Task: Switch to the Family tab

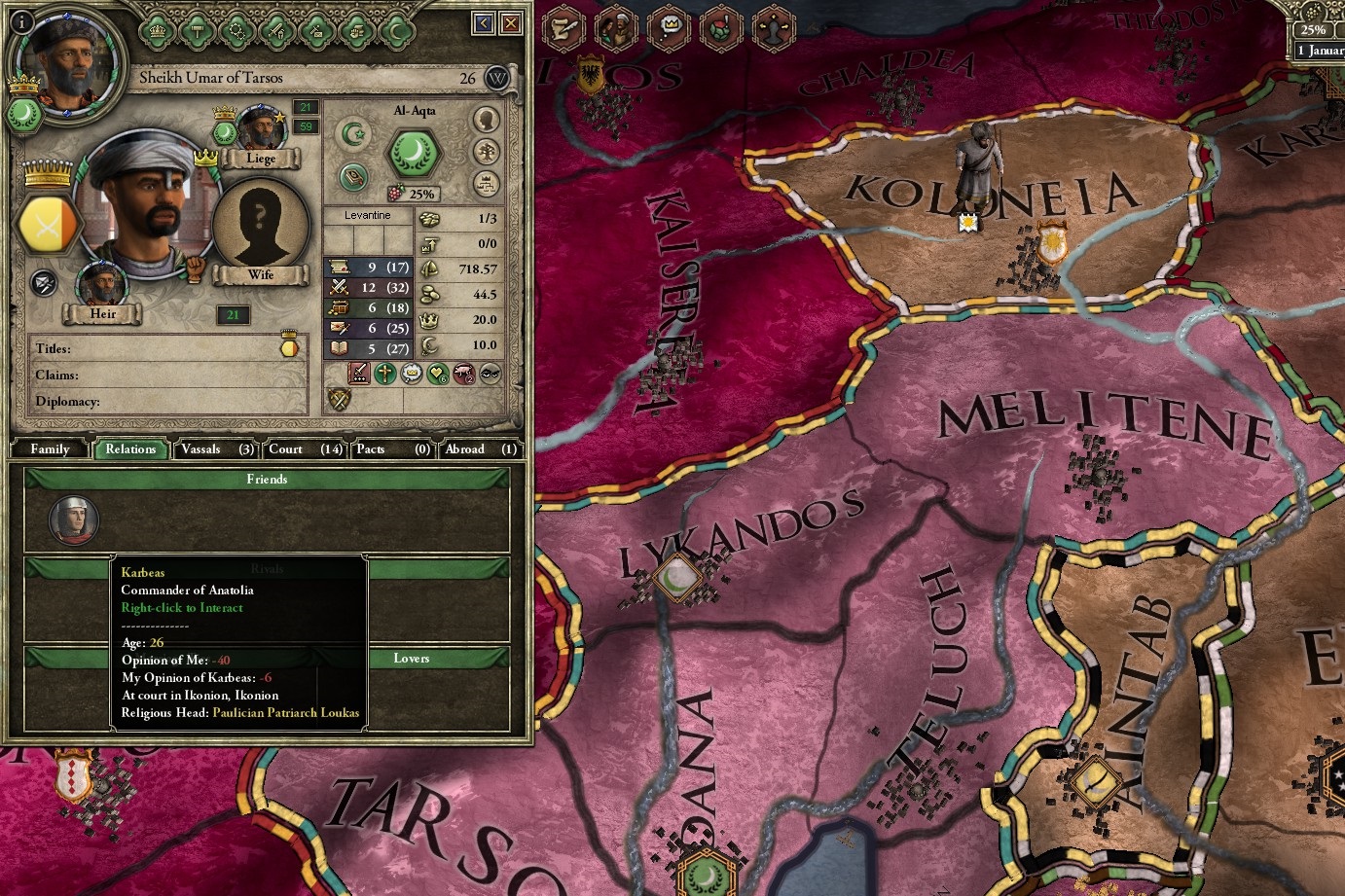Action: (x=50, y=449)
